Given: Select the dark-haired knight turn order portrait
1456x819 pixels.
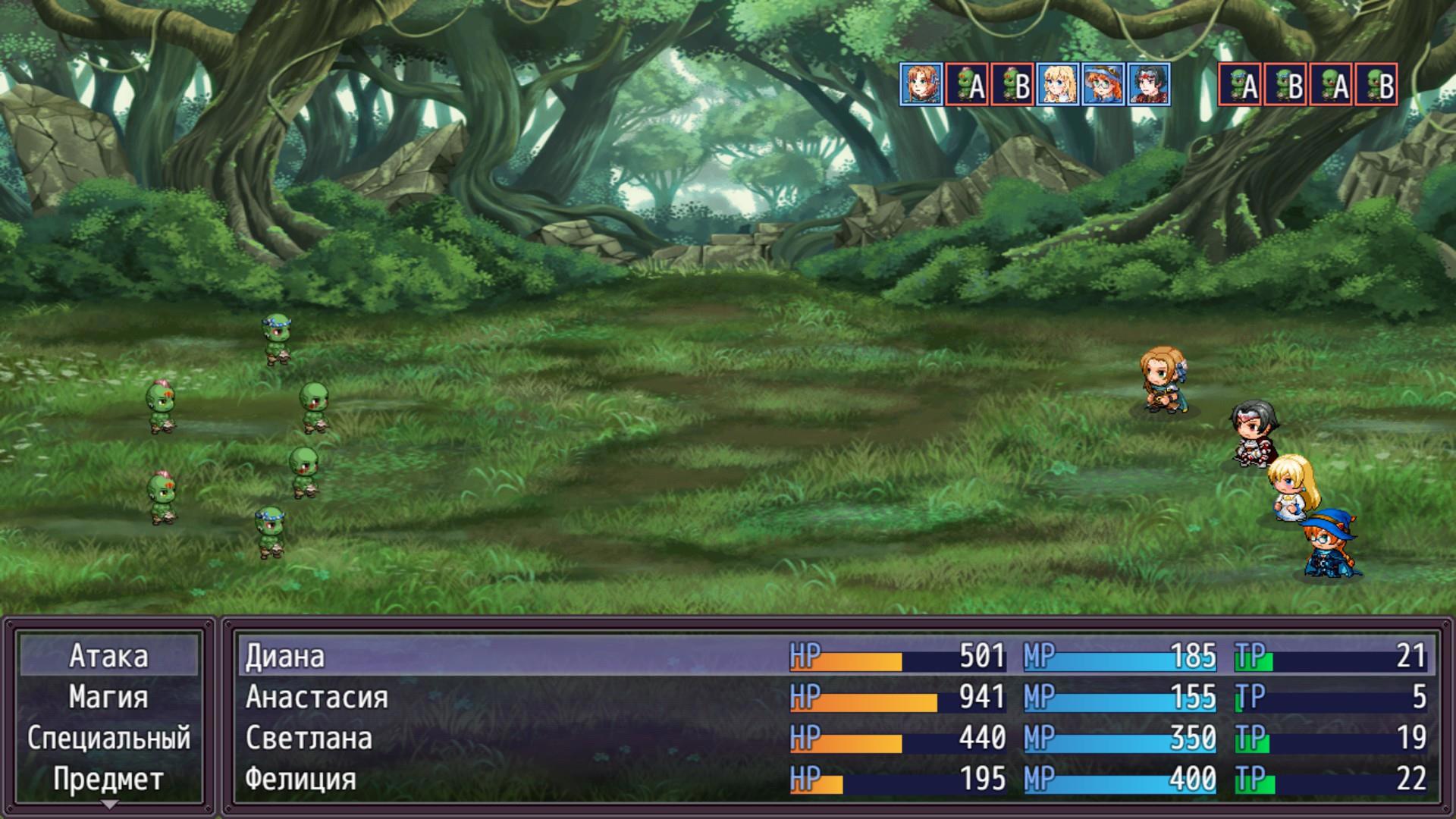Looking at the screenshot, I should (x=1149, y=84).
